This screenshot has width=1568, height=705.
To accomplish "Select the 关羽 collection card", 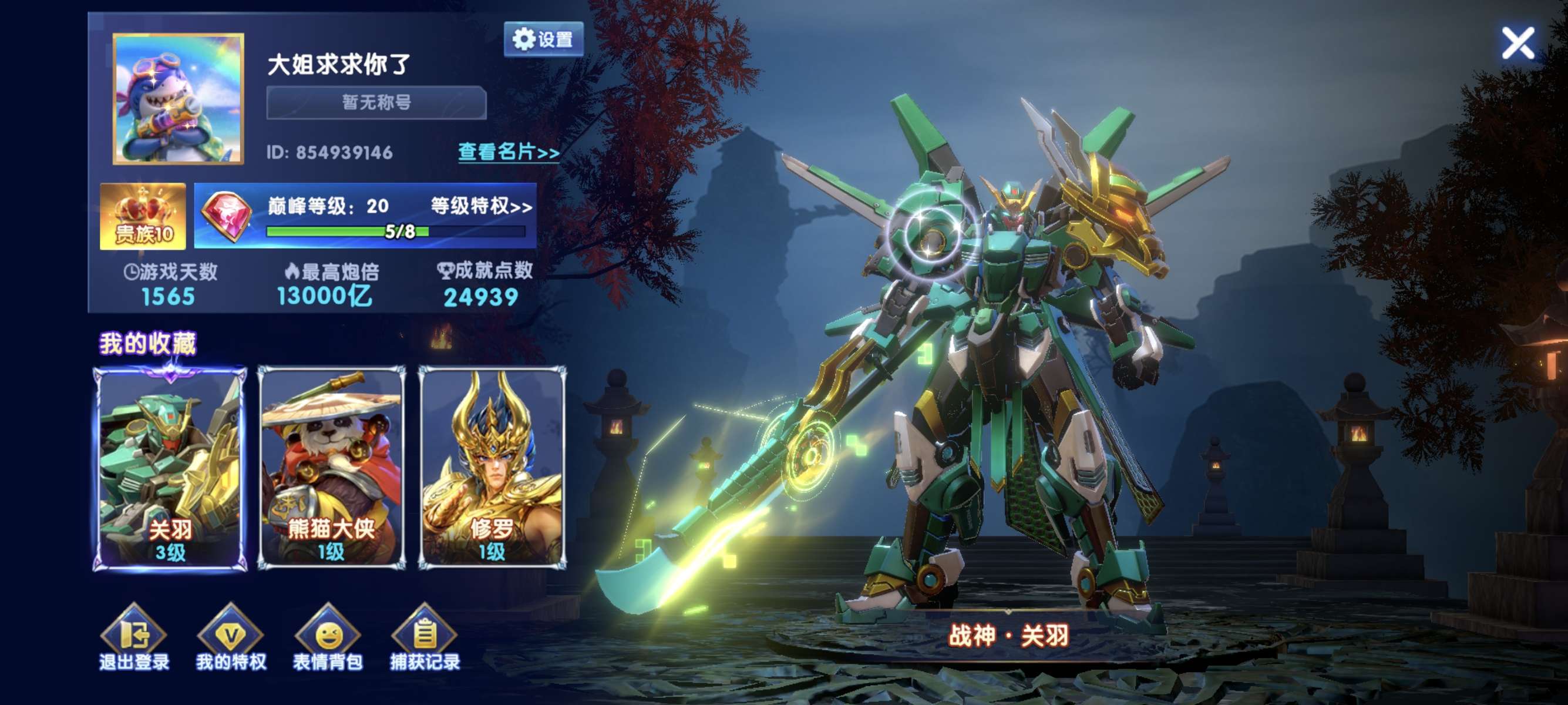I will pos(170,469).
